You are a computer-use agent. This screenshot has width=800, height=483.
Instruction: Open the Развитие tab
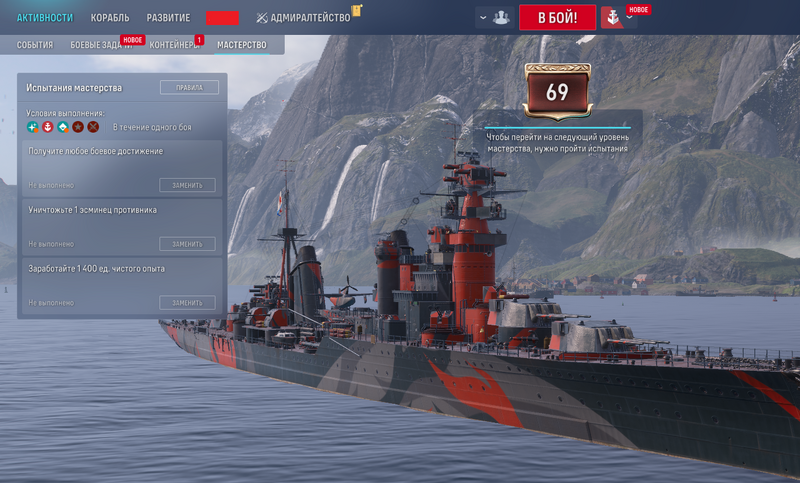click(x=168, y=18)
